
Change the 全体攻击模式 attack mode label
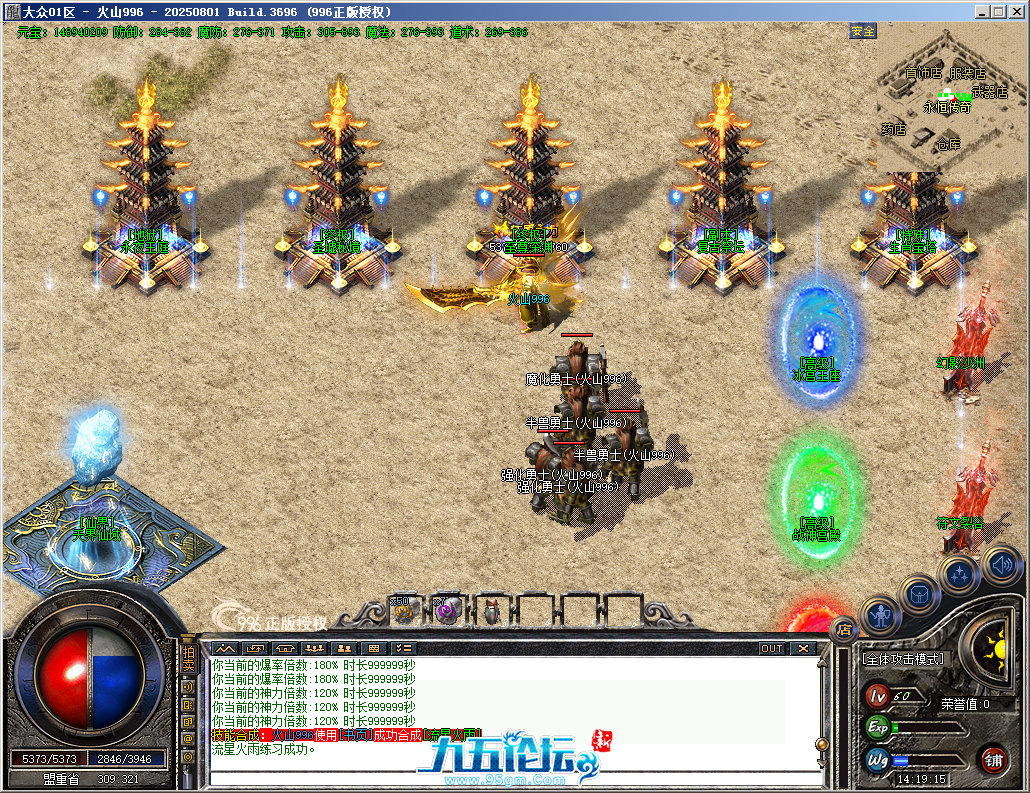[x=902, y=659]
